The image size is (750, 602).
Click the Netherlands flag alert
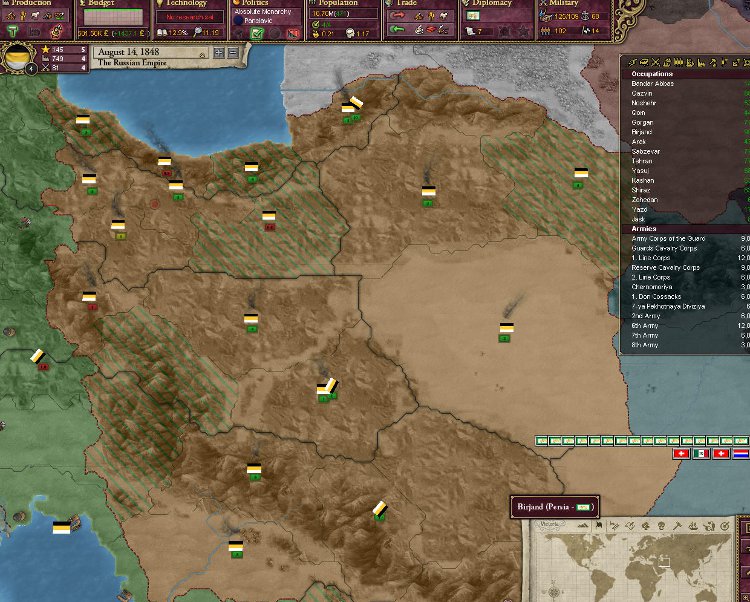tap(741, 453)
